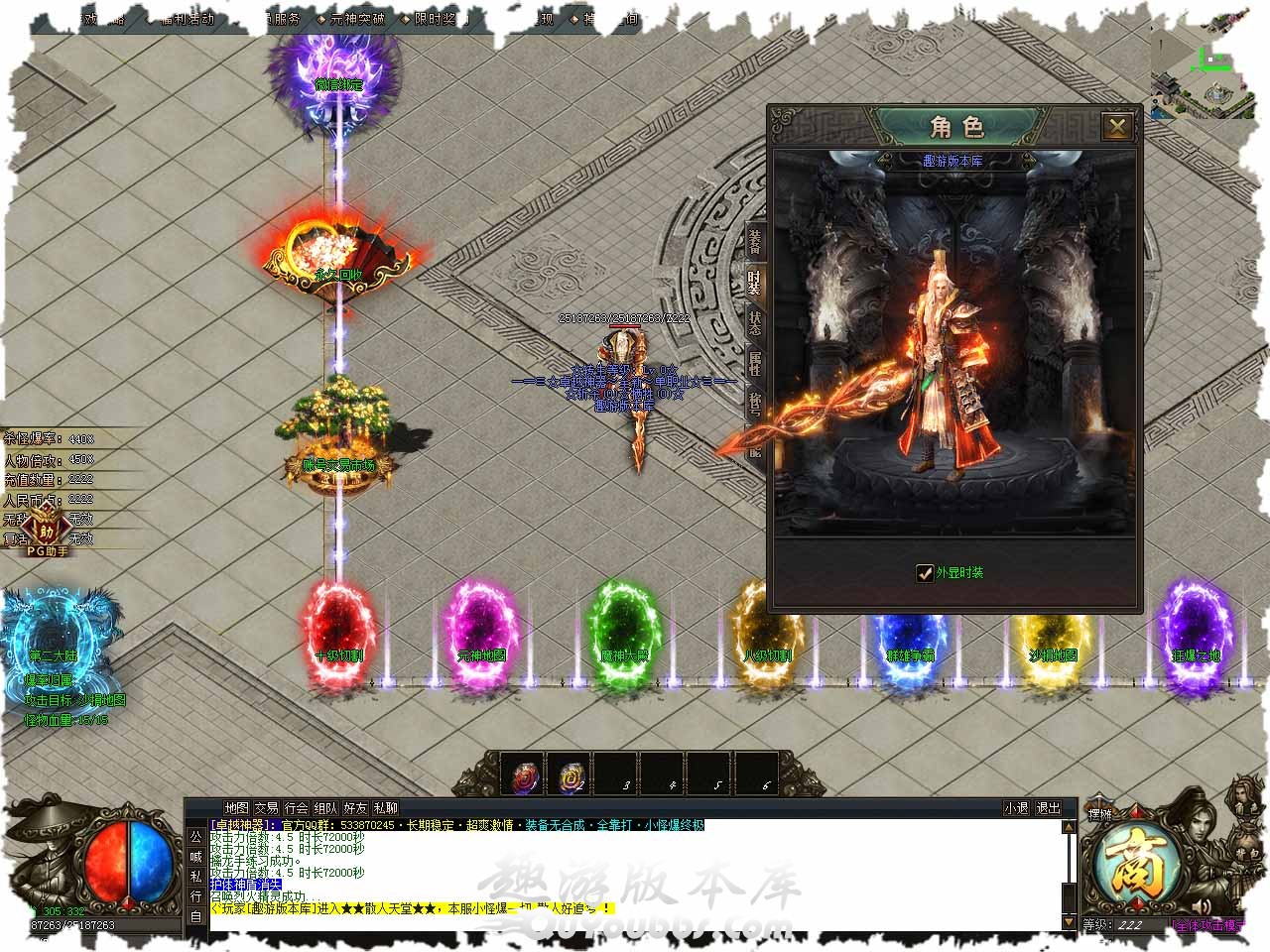Screen dimensions: 1270x952
Task: Select the 时装 fashion tab
Action: (755, 285)
